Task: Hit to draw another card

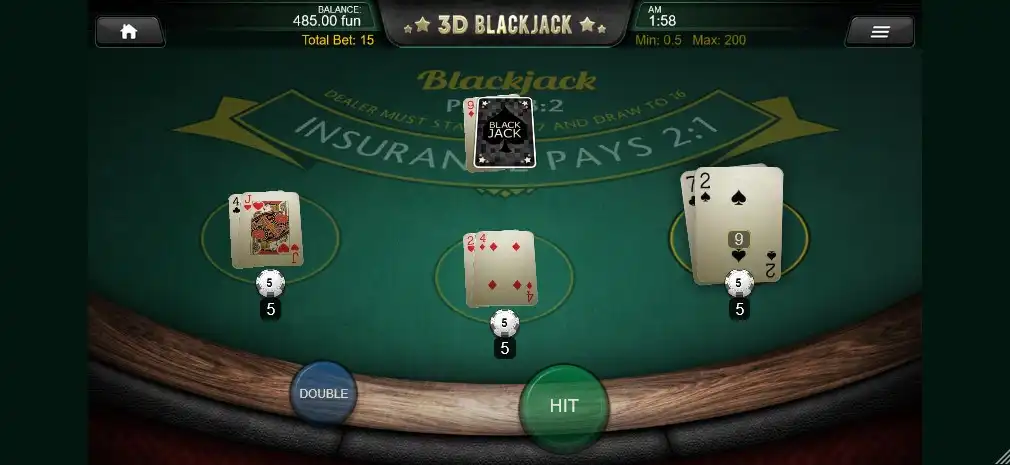Action: 564,406
